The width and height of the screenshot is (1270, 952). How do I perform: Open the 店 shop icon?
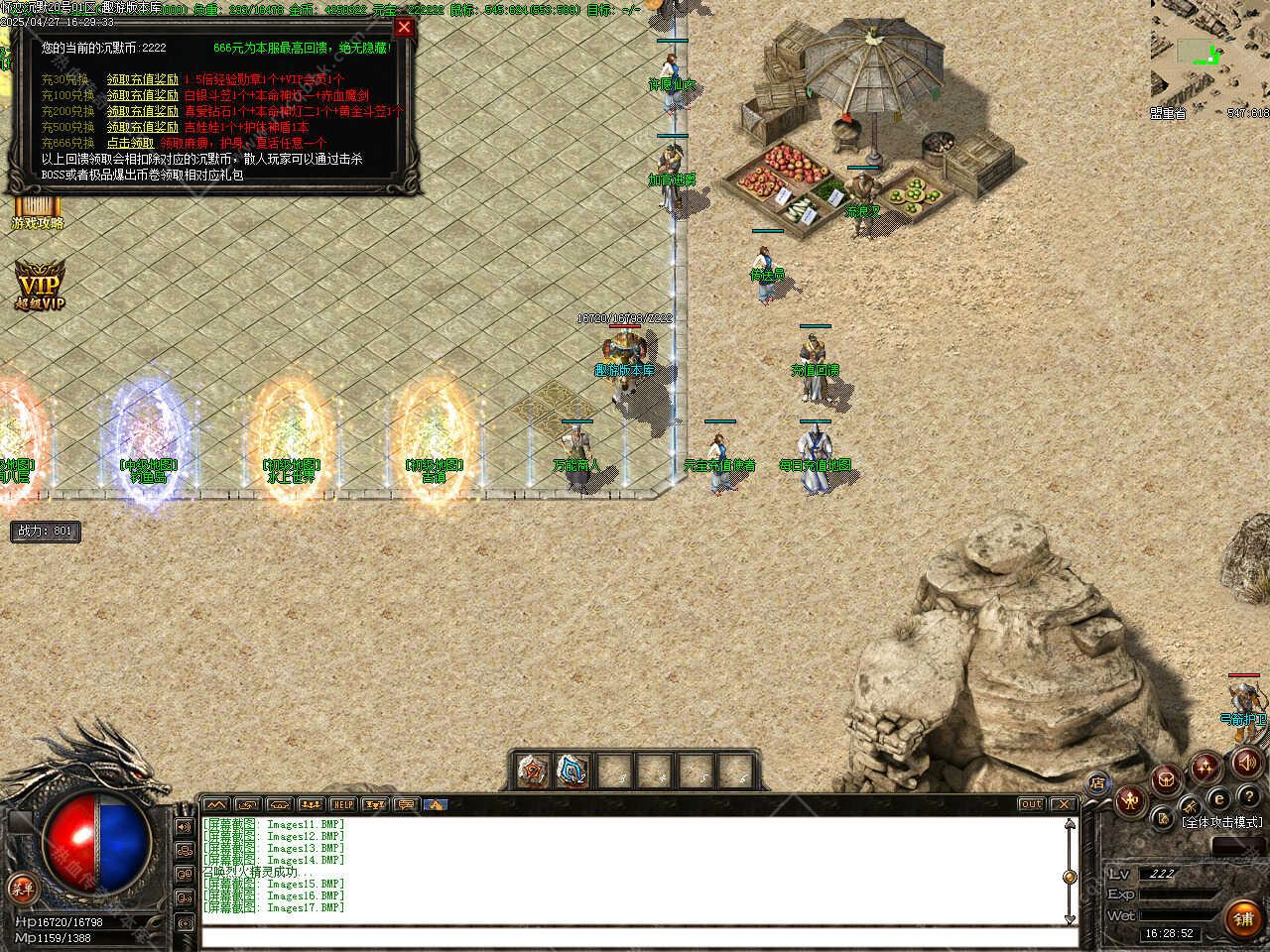[x=1097, y=782]
